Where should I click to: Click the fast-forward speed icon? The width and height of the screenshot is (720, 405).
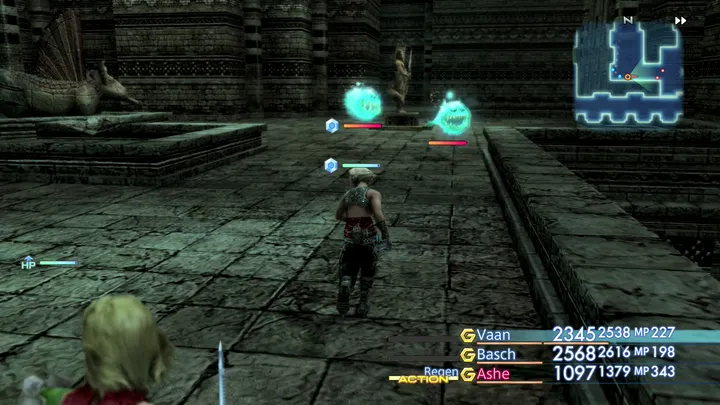click(681, 20)
